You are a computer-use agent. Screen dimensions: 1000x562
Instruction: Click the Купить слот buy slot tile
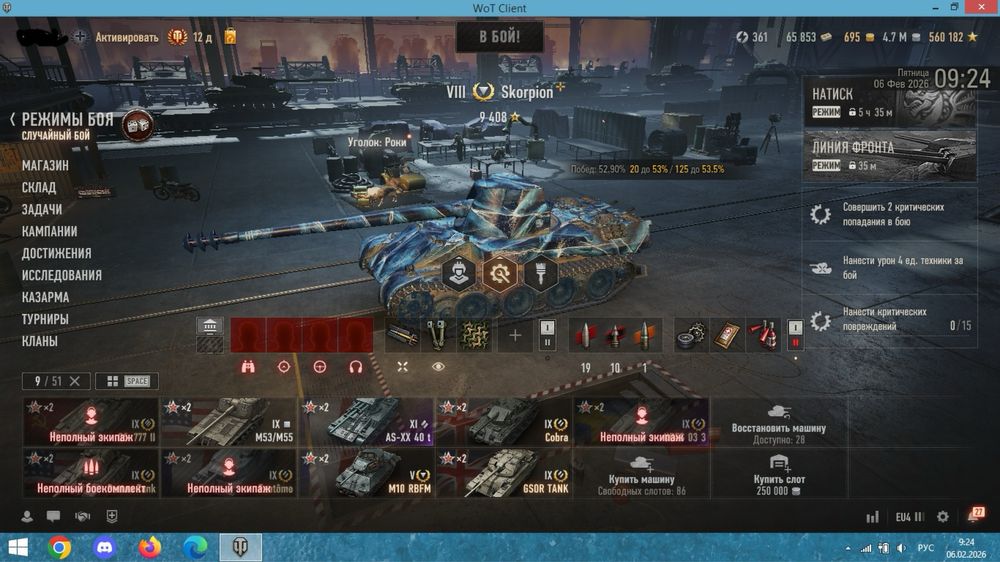coord(779,473)
